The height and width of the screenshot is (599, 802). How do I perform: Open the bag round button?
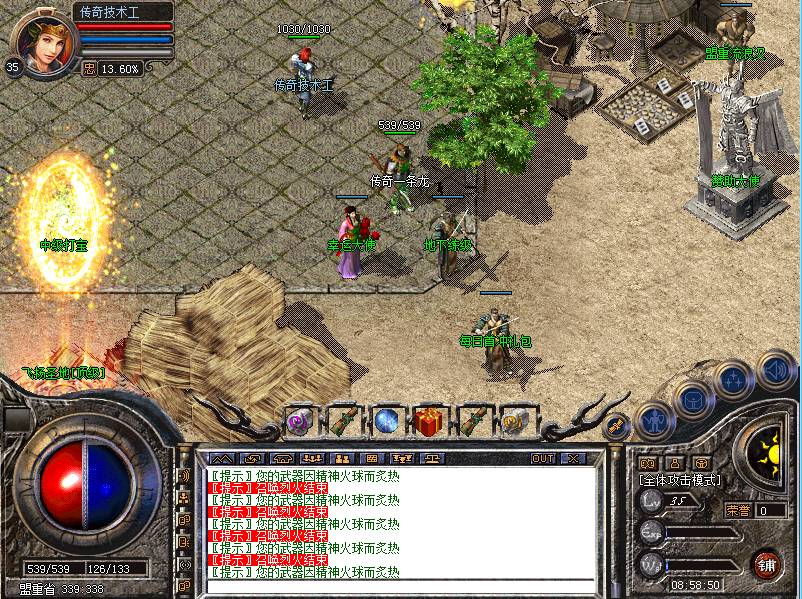click(691, 398)
